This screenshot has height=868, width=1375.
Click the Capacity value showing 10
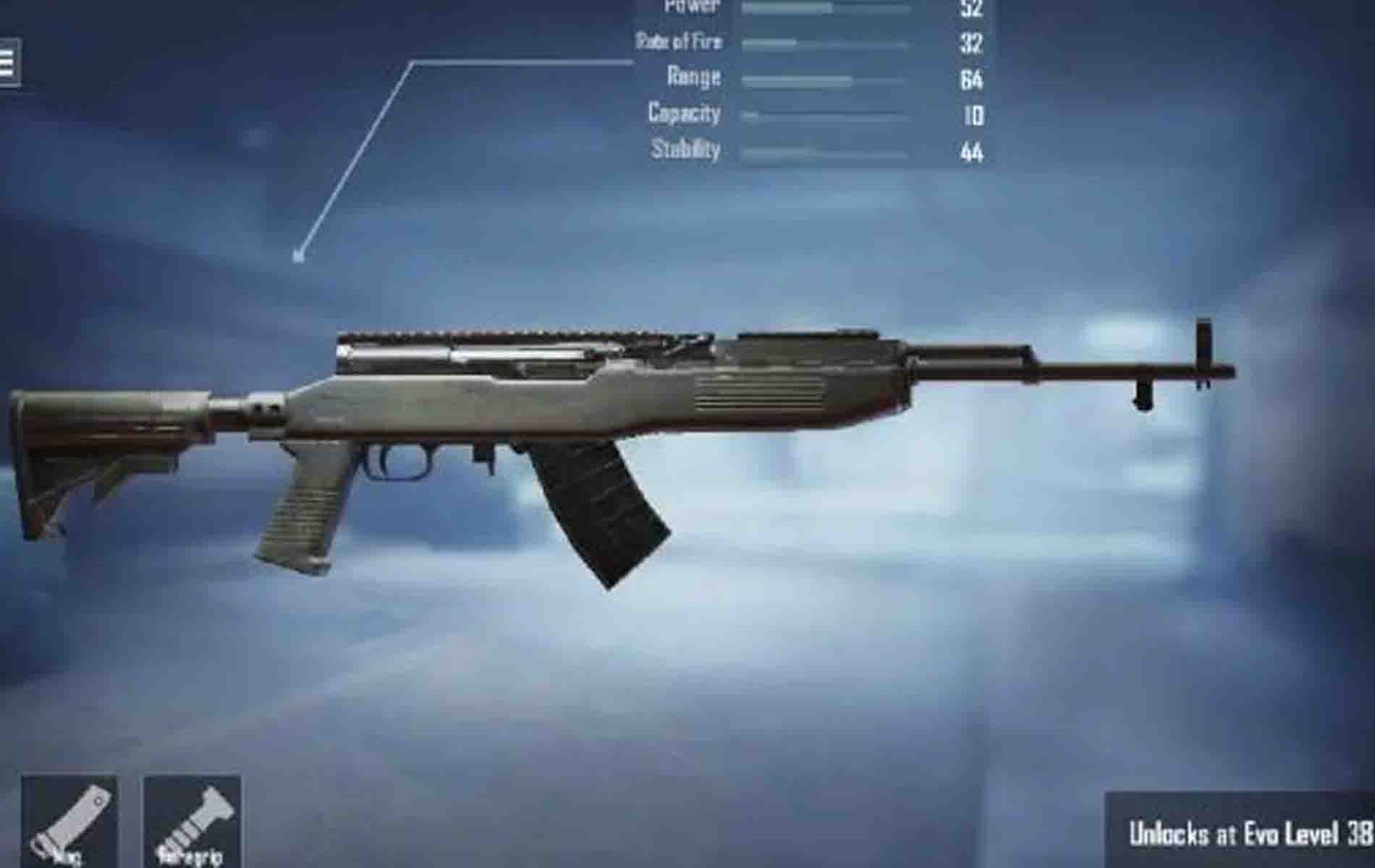pyautogui.click(x=973, y=114)
